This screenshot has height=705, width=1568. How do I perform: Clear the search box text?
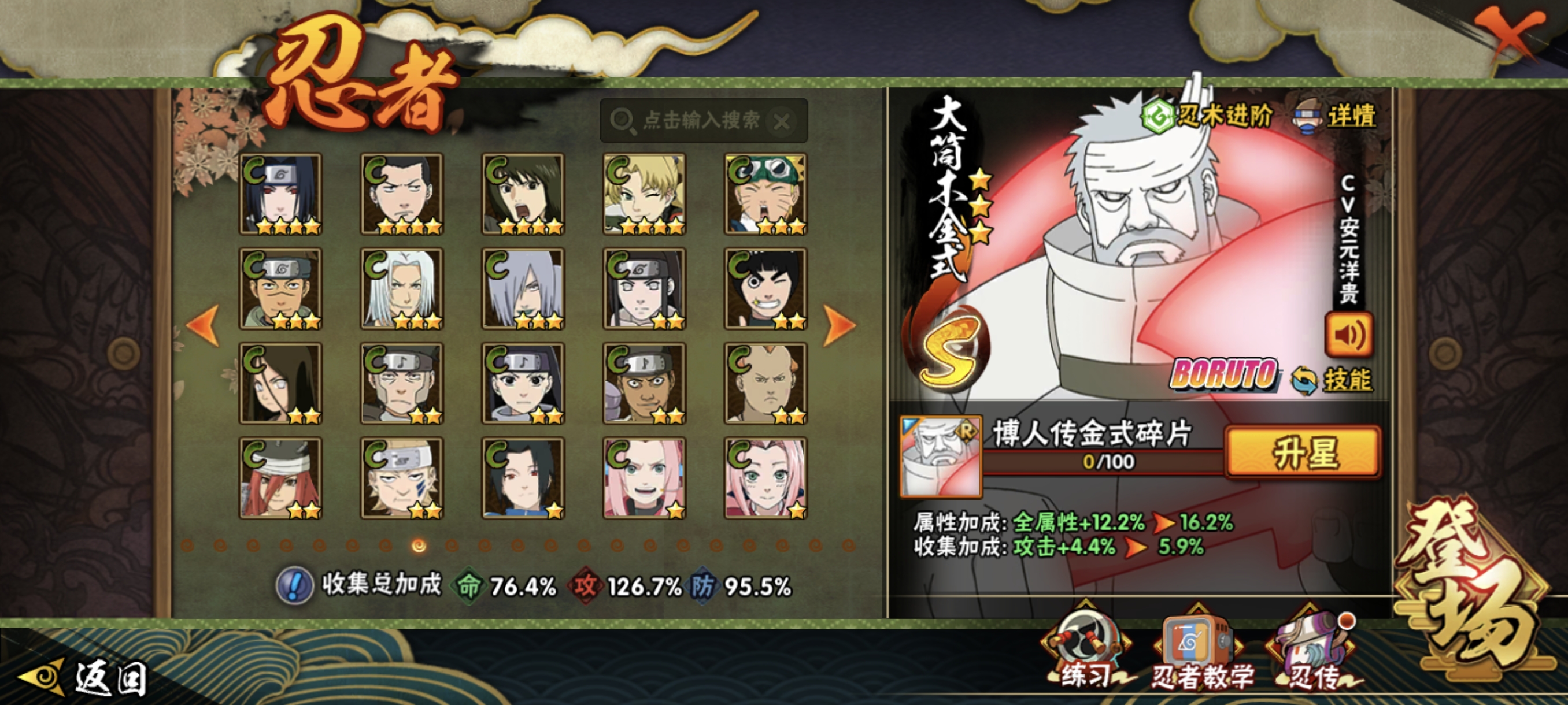(x=782, y=122)
